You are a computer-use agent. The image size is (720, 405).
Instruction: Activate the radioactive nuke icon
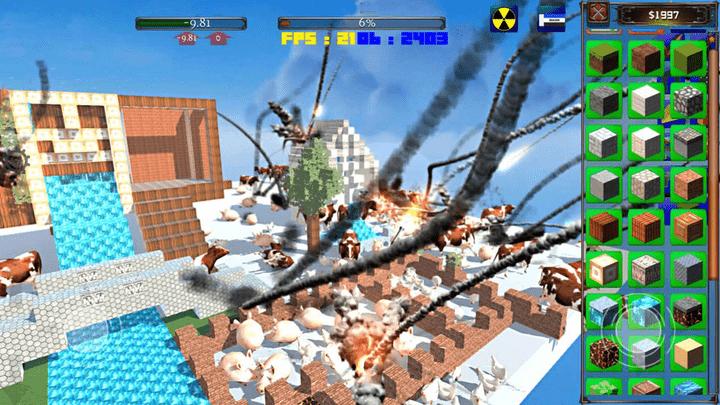(502, 19)
